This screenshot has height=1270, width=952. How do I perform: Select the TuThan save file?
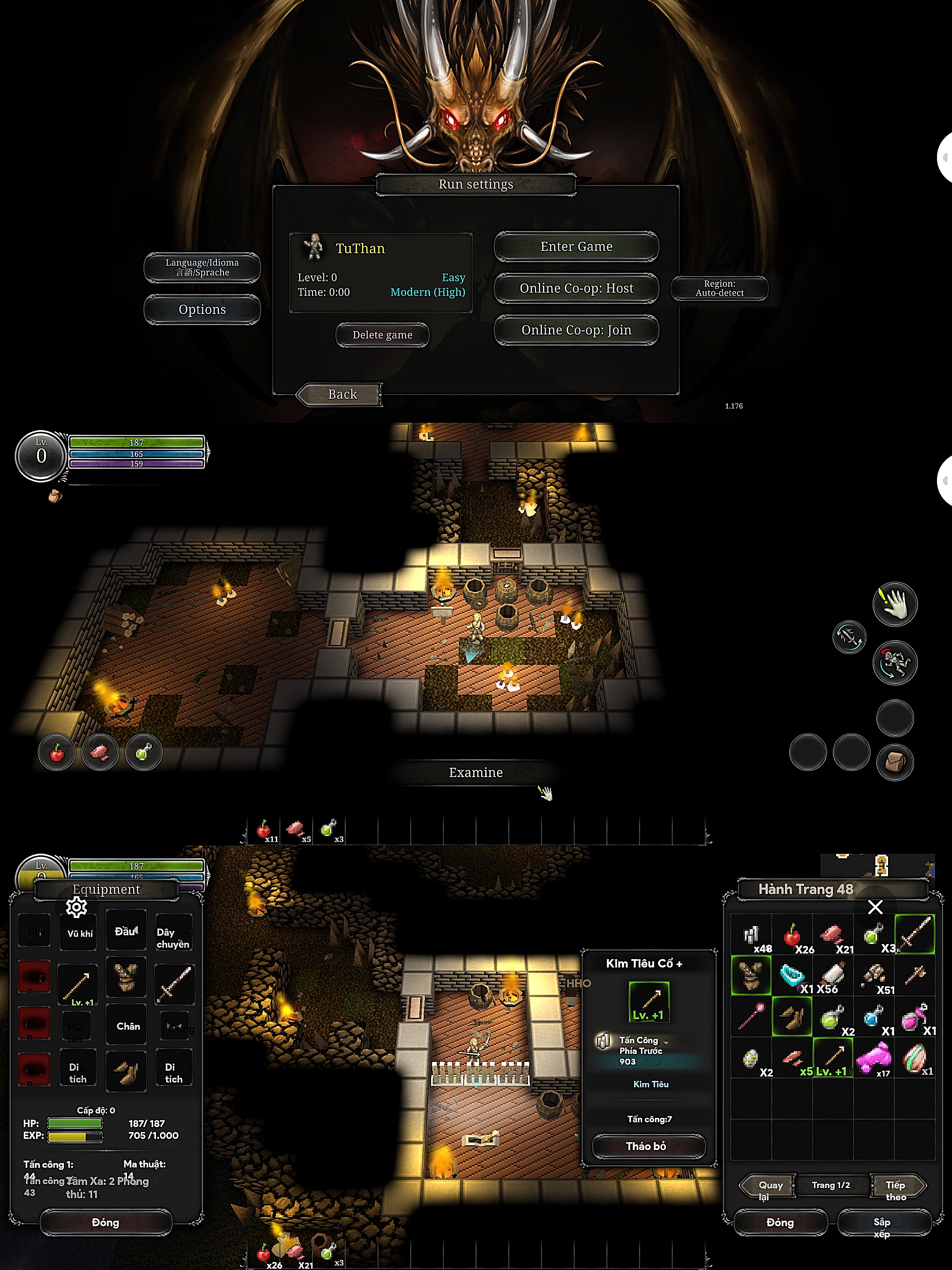coord(380,272)
